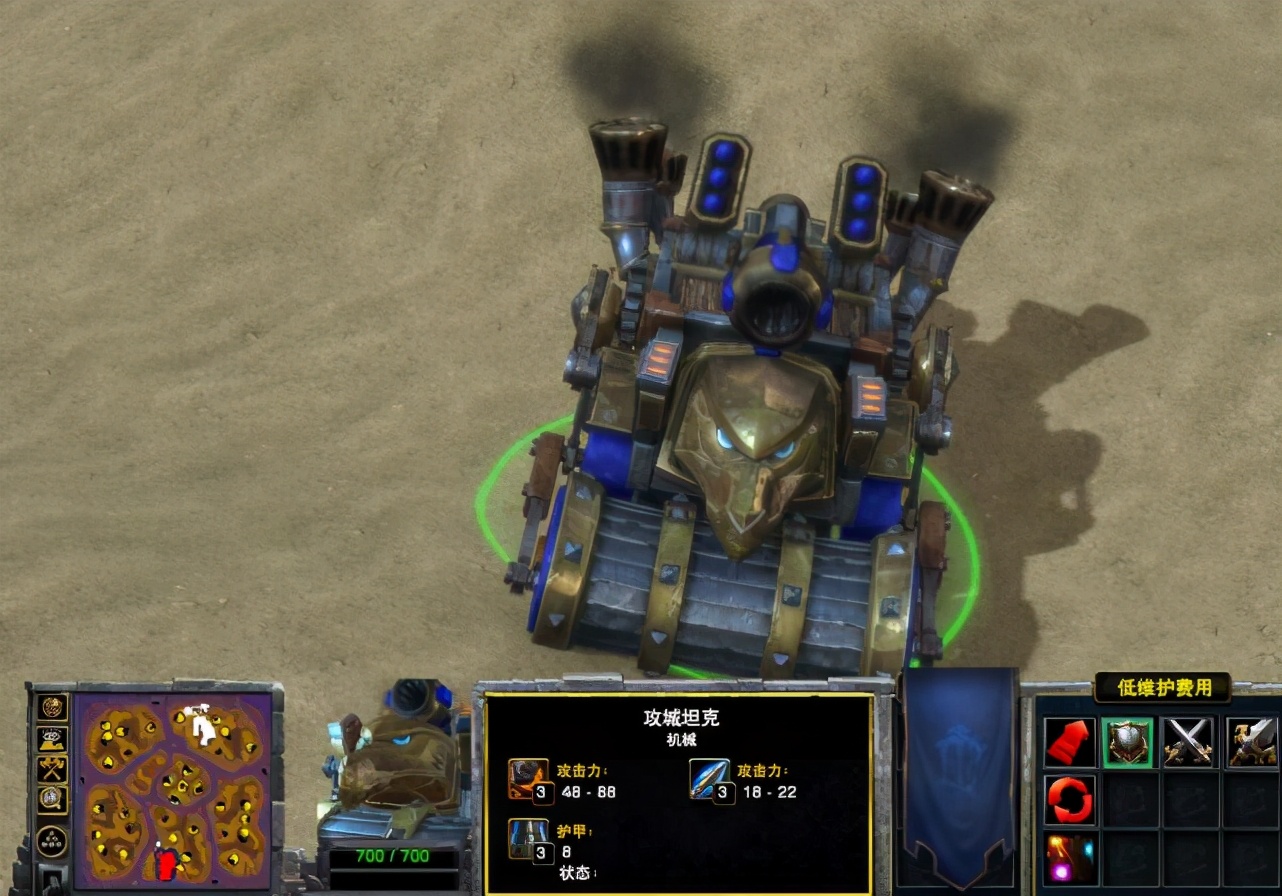Viewport: 1282px width, 896px height.
Task: Click the minimap signal button with the round emblem
Action: pyautogui.click(x=52, y=708)
